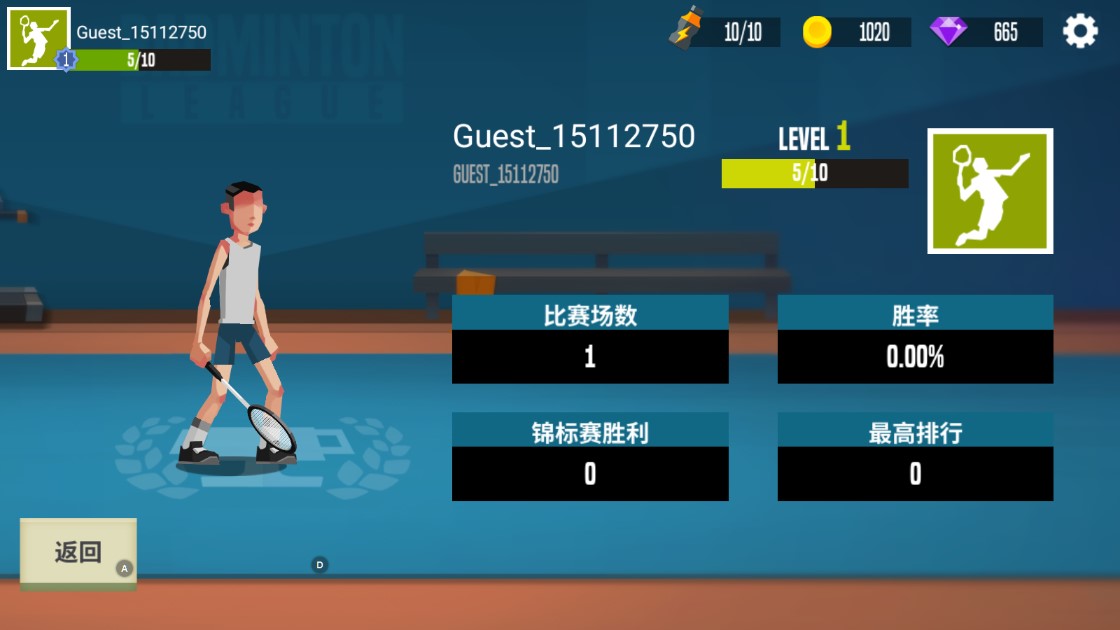Click the large green badminton avatar
This screenshot has width=1120, height=630.
[x=990, y=191]
